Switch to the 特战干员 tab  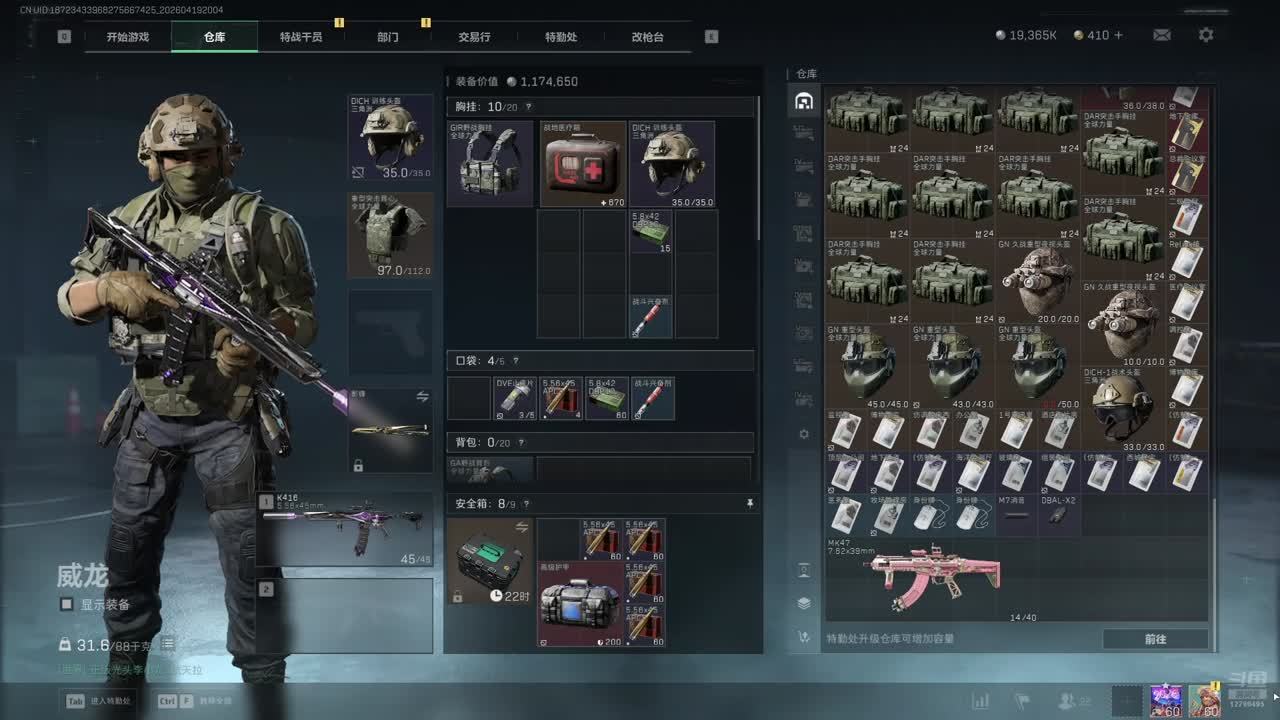point(301,37)
